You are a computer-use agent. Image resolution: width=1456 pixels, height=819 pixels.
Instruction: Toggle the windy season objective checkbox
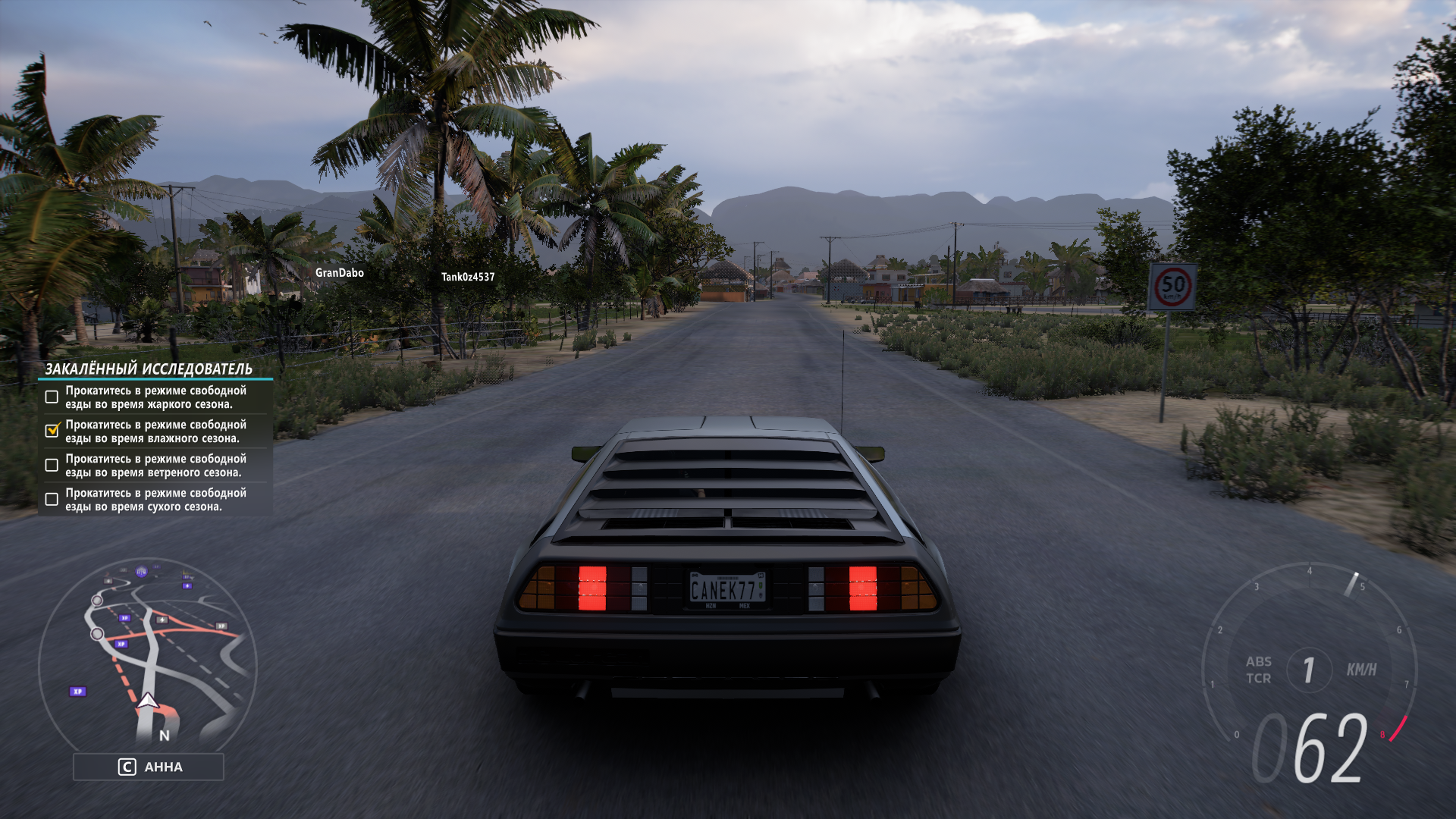[x=52, y=465]
